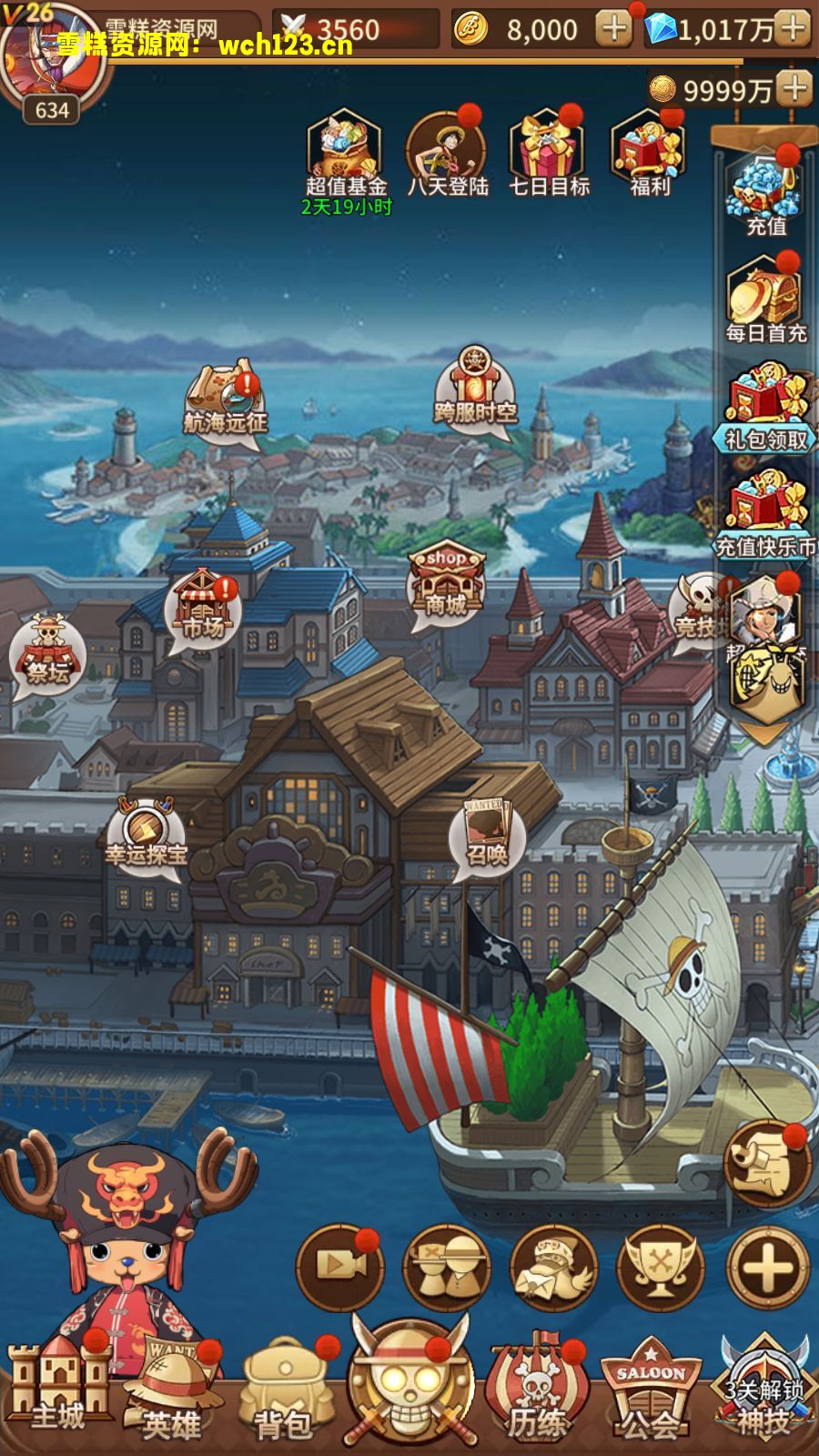Switch to the 历练 training tab
This screenshot has height=1456, width=819.
point(537,1392)
